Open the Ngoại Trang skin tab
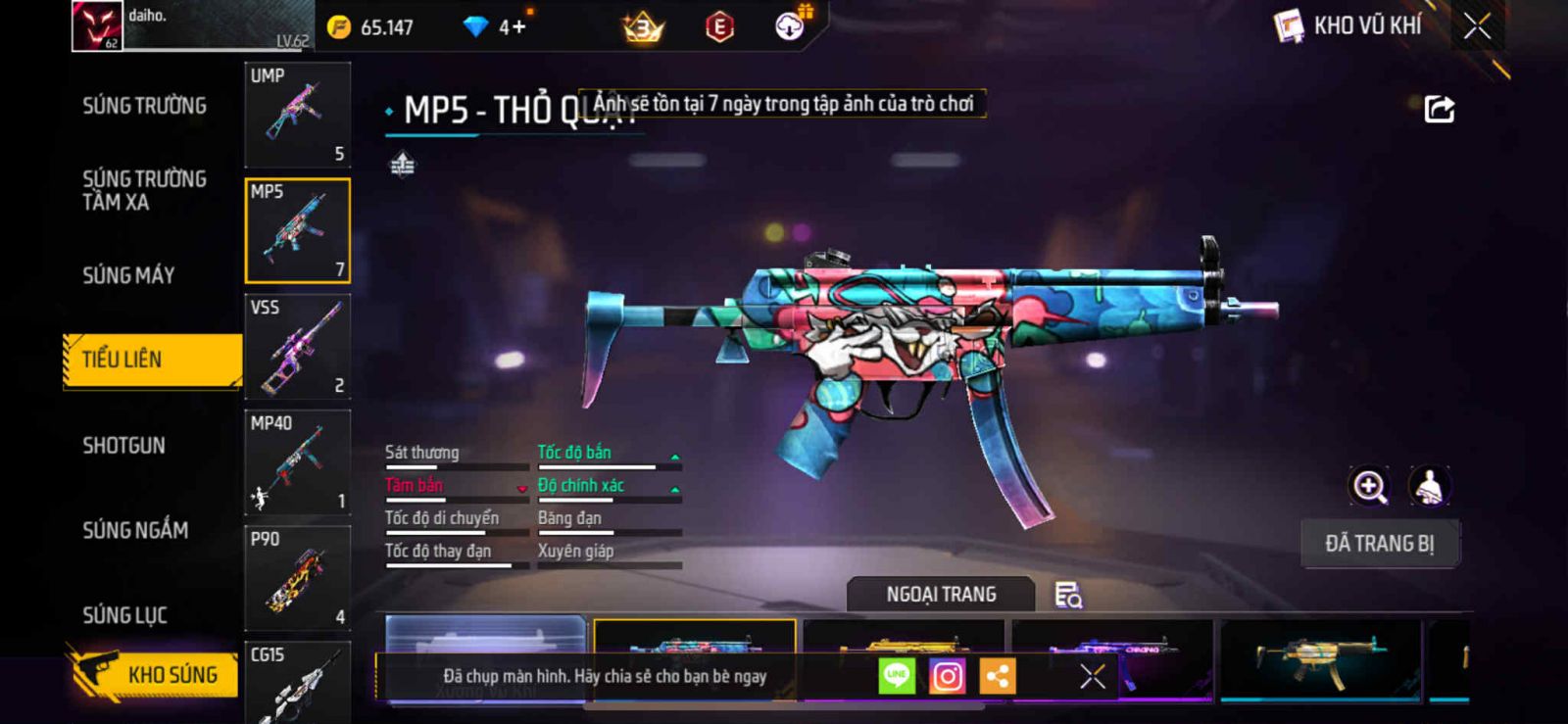Image resolution: width=1568 pixels, height=724 pixels. [x=941, y=595]
